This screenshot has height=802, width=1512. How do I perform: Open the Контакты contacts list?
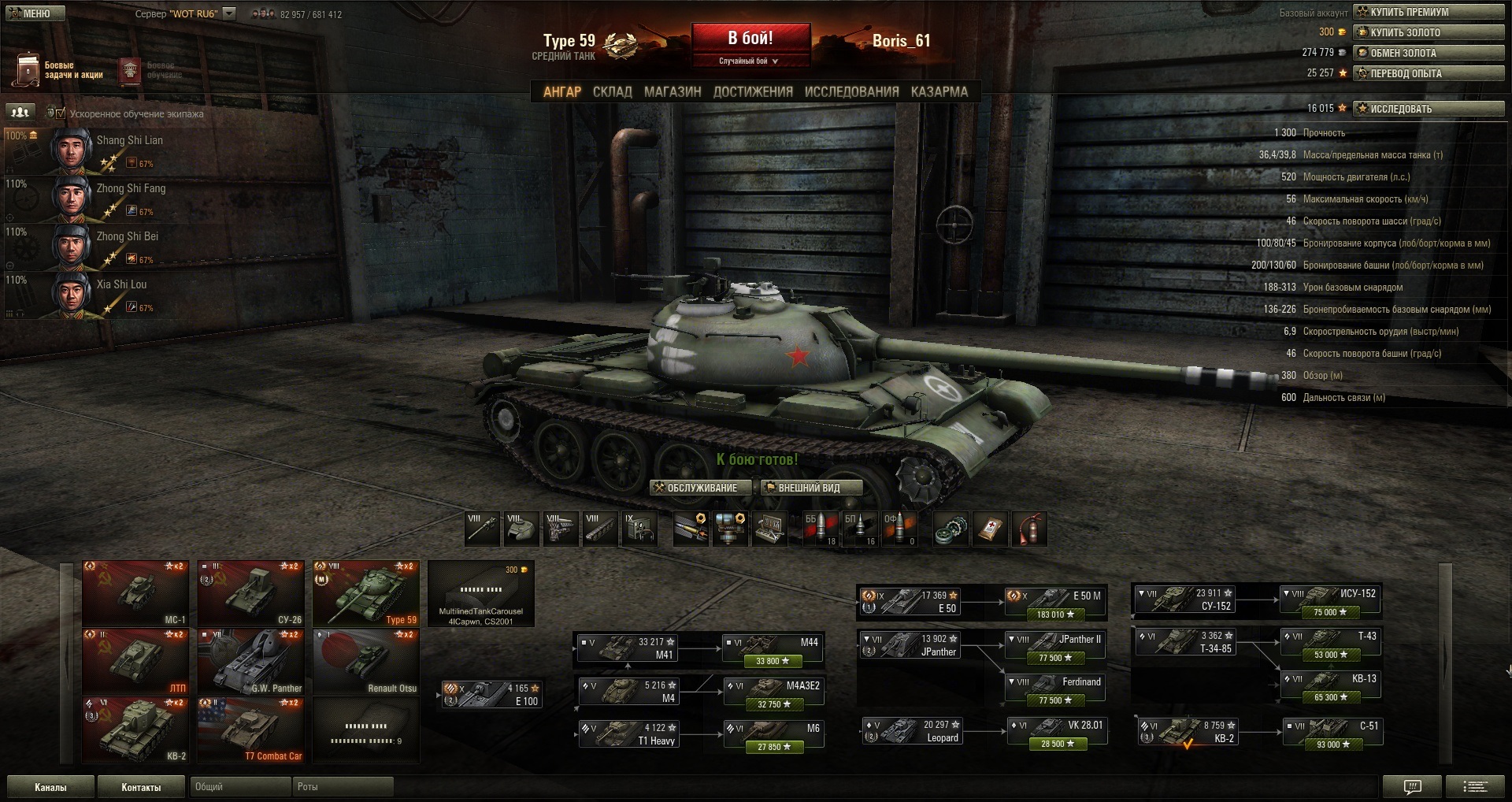click(x=141, y=787)
